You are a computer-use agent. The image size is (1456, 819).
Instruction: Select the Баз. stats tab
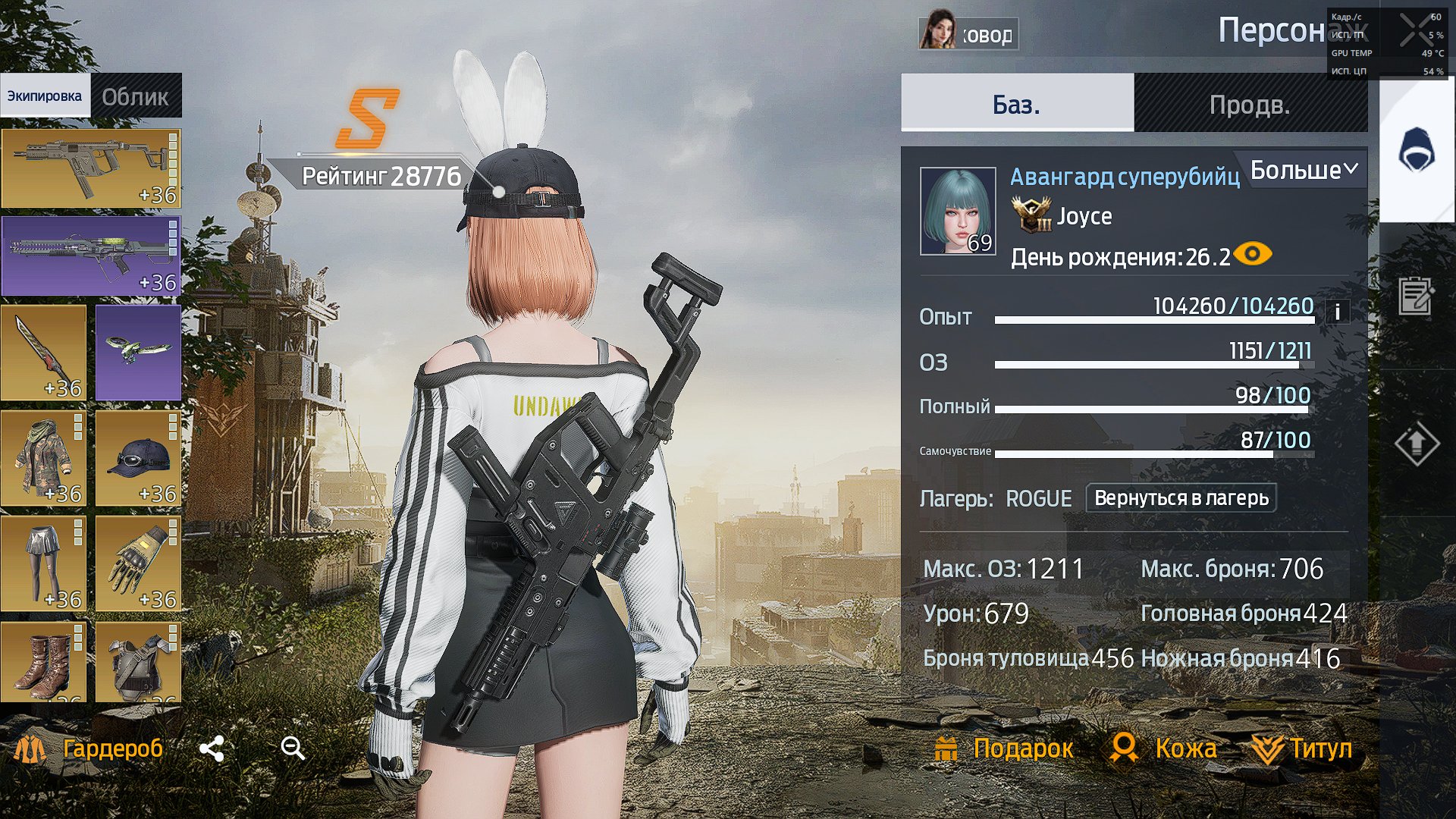(1016, 104)
